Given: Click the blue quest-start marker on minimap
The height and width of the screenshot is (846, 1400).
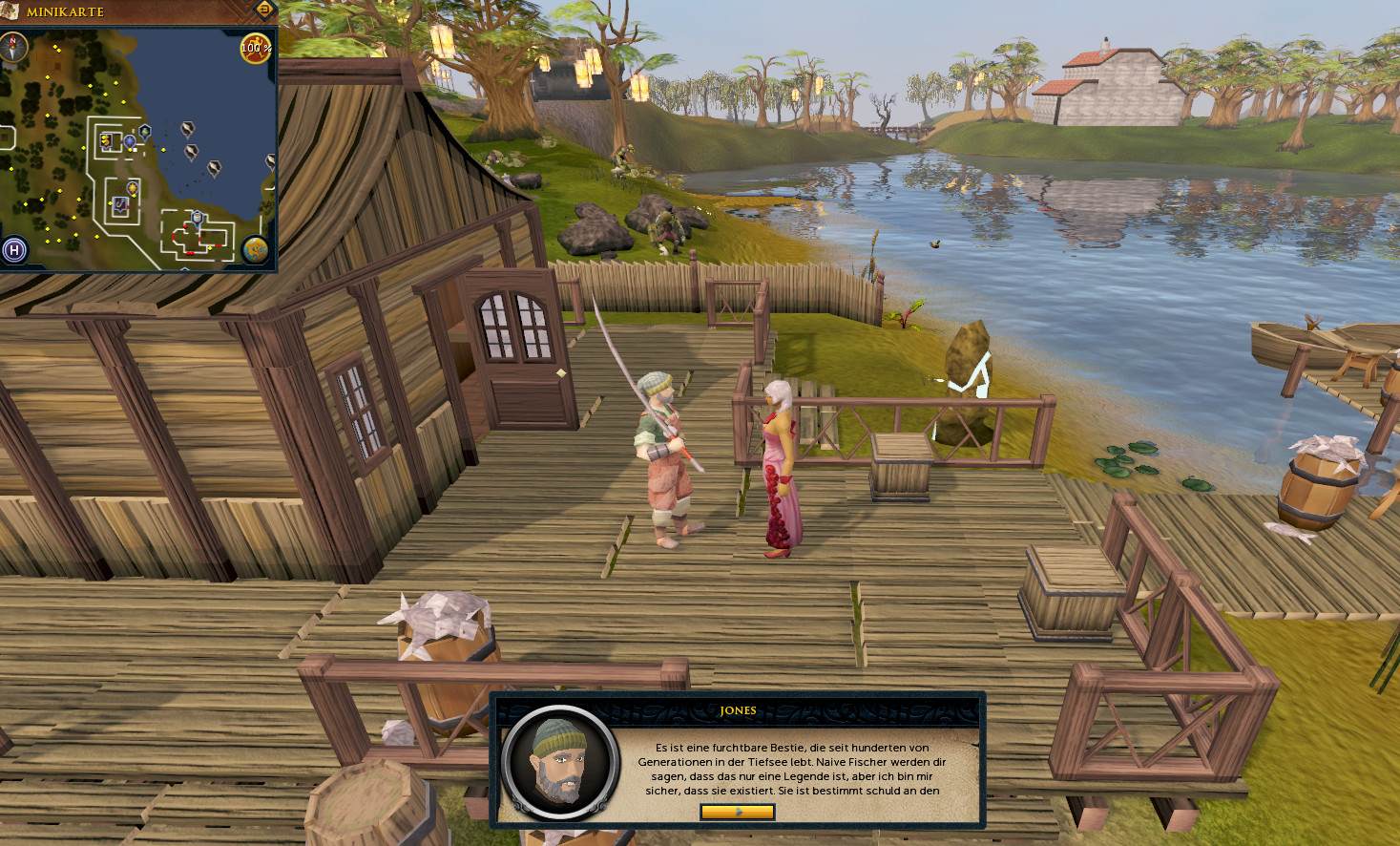Looking at the screenshot, I should 130,141.
